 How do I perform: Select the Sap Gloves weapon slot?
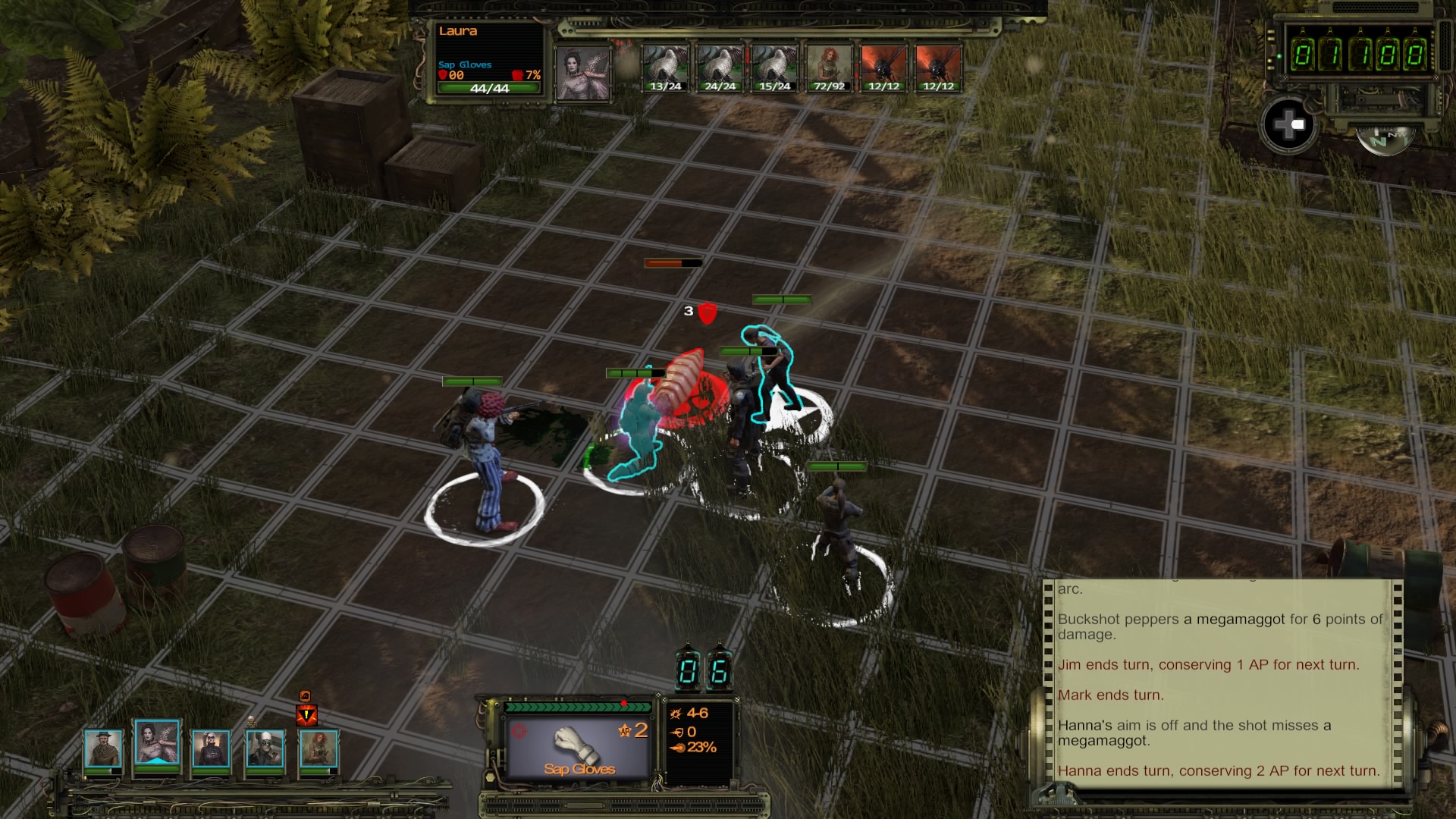tap(579, 747)
